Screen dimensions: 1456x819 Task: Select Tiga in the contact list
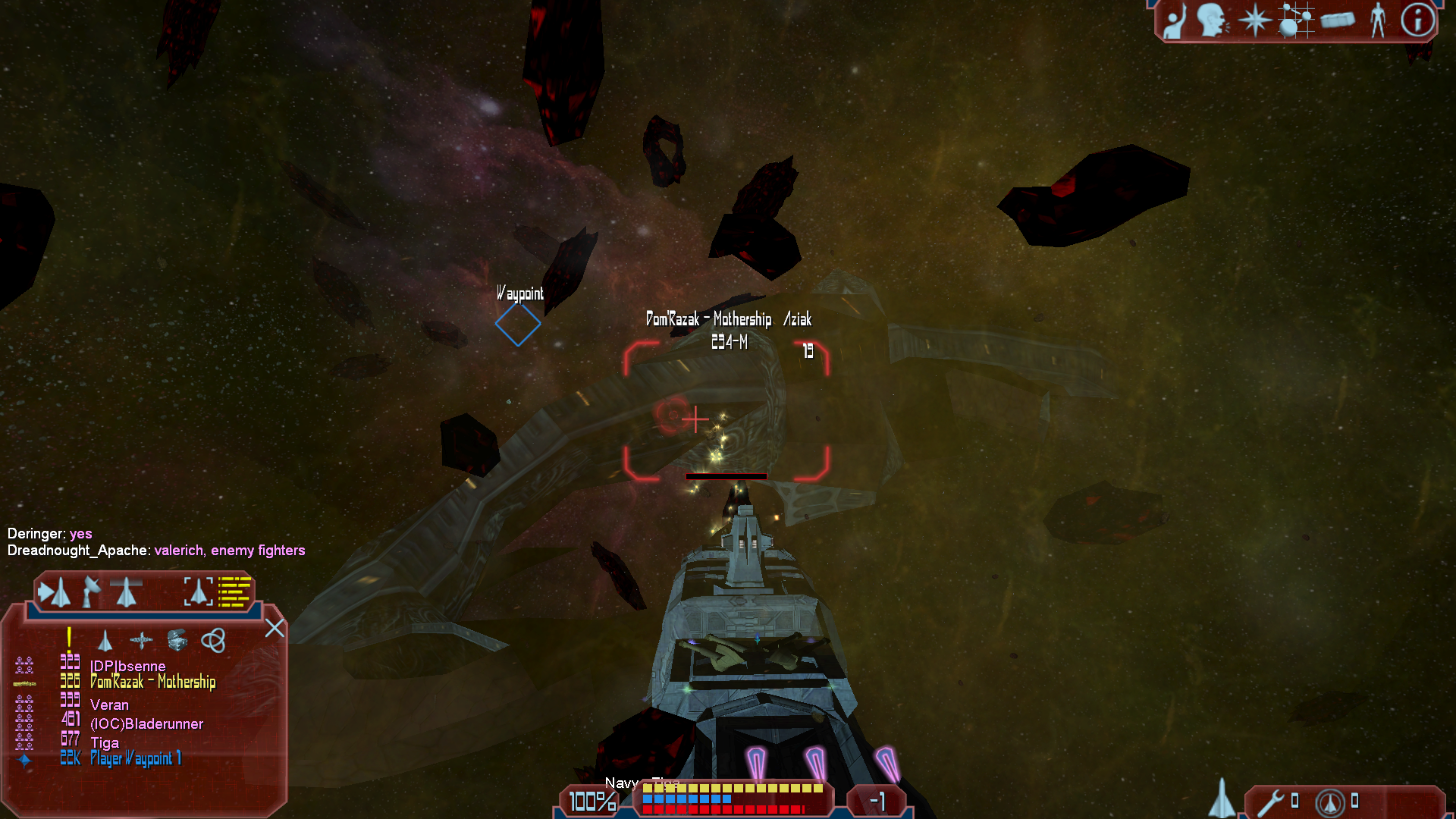pos(105,742)
